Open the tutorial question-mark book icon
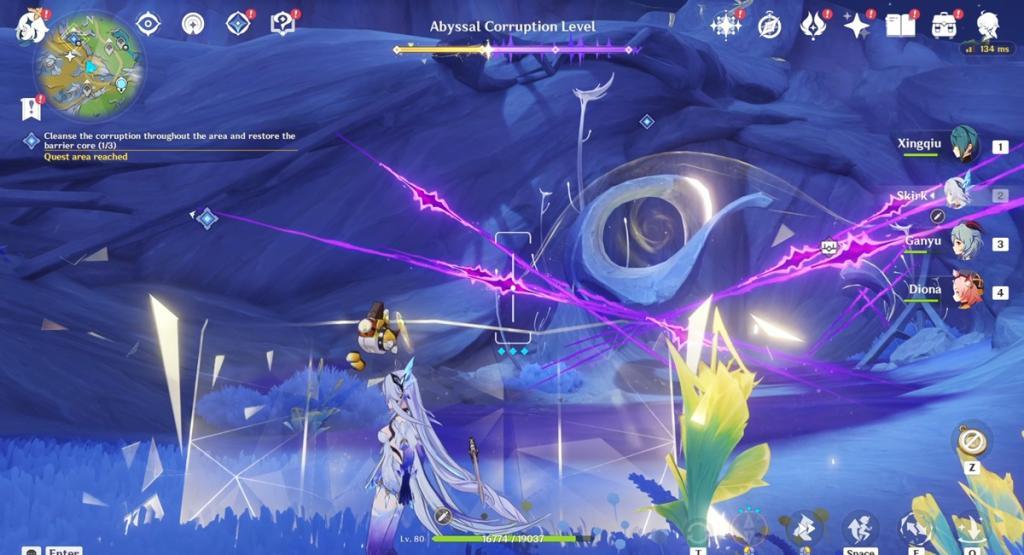The image size is (1024, 555). click(283, 23)
